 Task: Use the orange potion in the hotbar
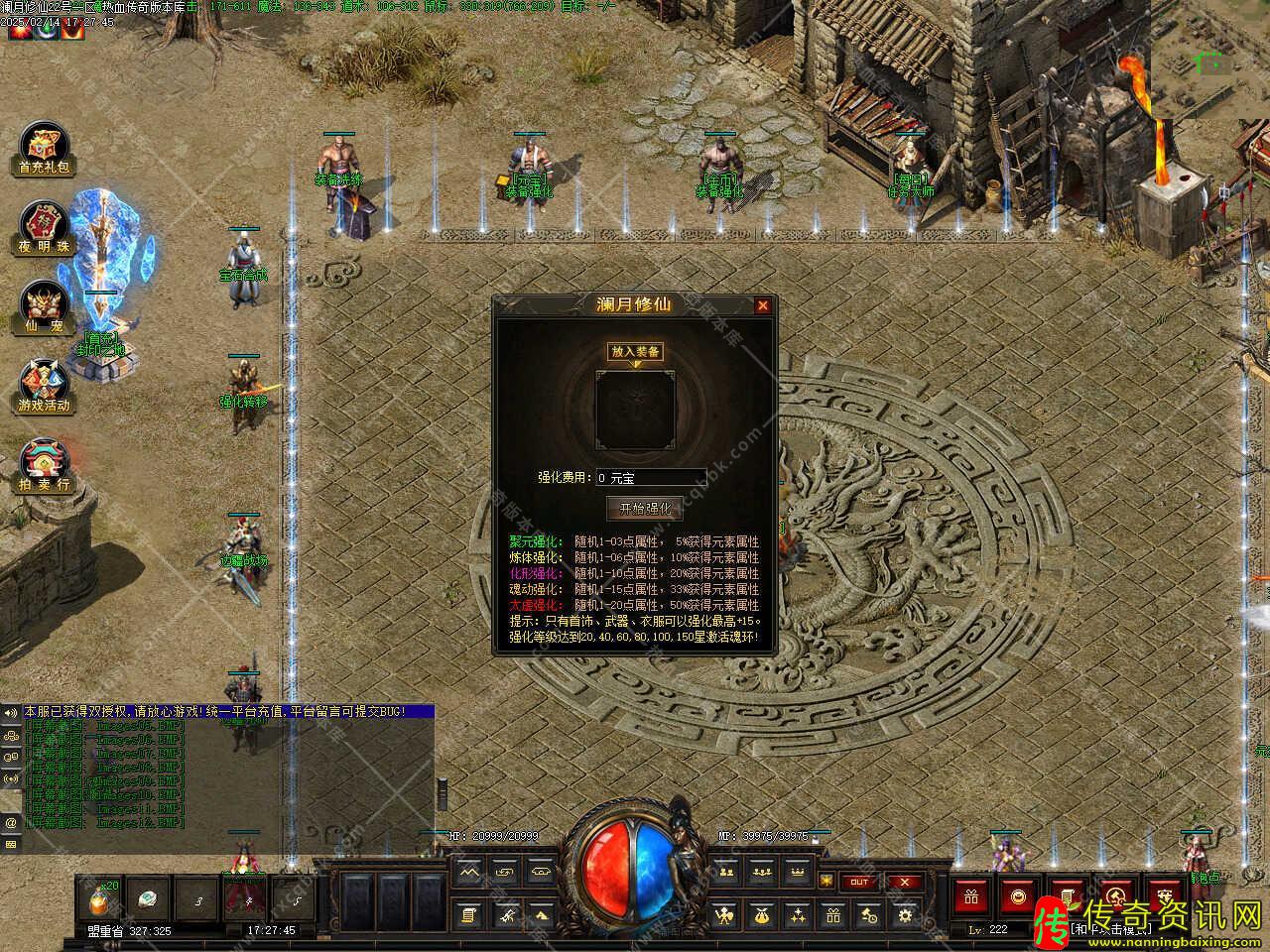pos(102,899)
